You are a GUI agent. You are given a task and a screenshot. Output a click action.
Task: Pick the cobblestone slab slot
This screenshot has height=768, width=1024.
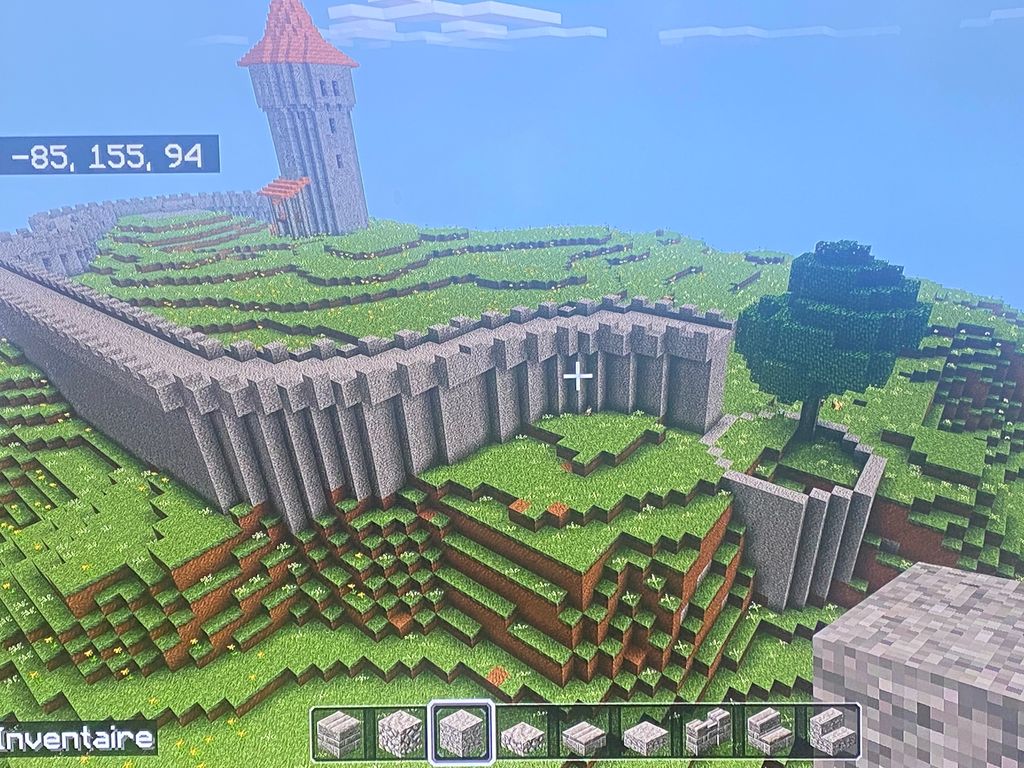tap(523, 735)
